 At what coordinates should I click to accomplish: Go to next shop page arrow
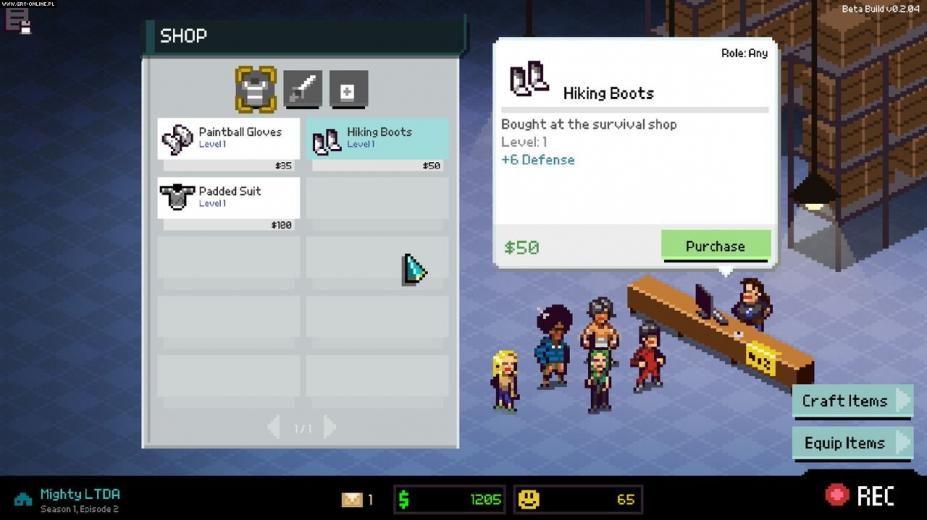click(329, 428)
